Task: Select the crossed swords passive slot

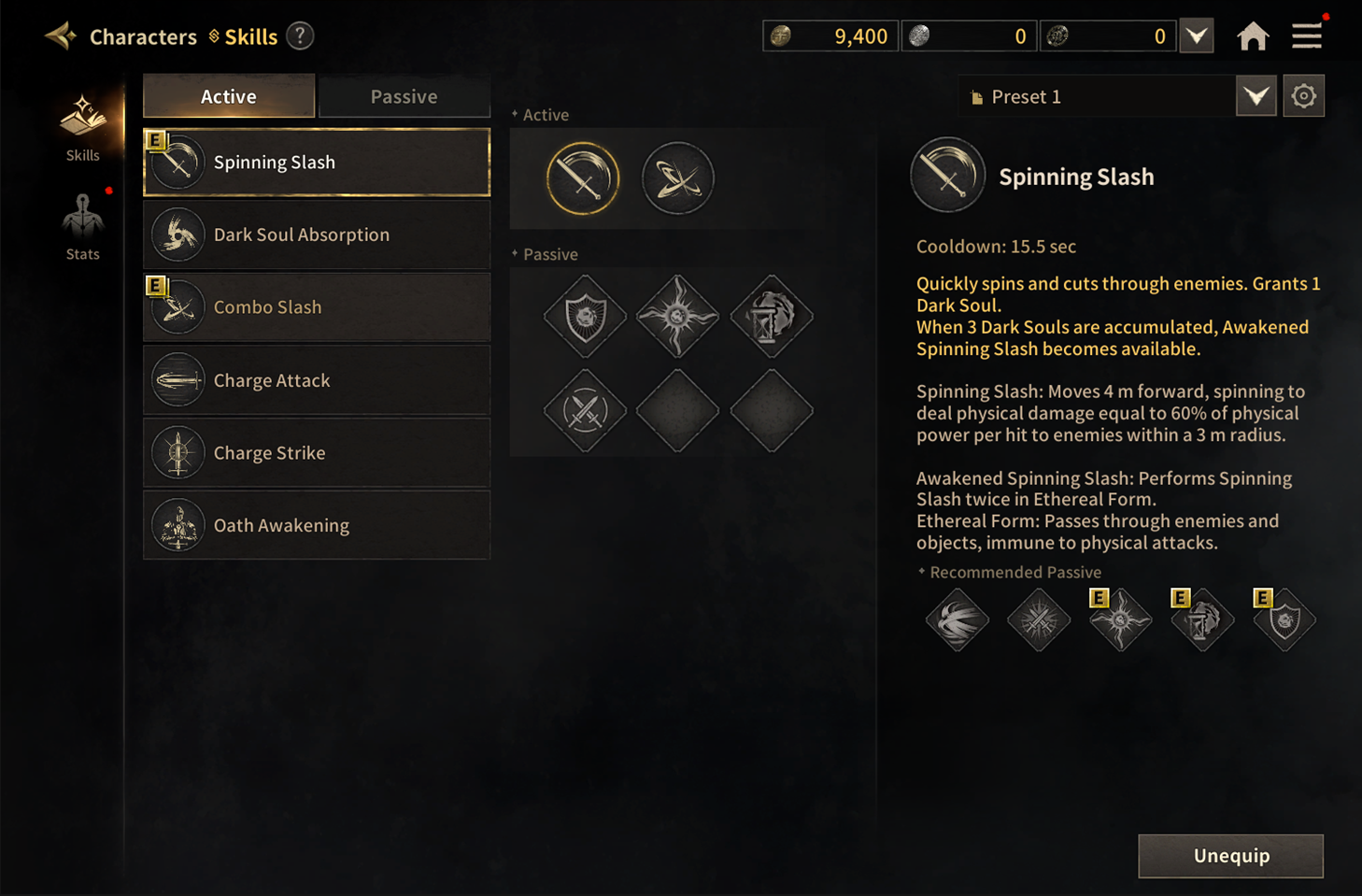Action: coord(585,410)
